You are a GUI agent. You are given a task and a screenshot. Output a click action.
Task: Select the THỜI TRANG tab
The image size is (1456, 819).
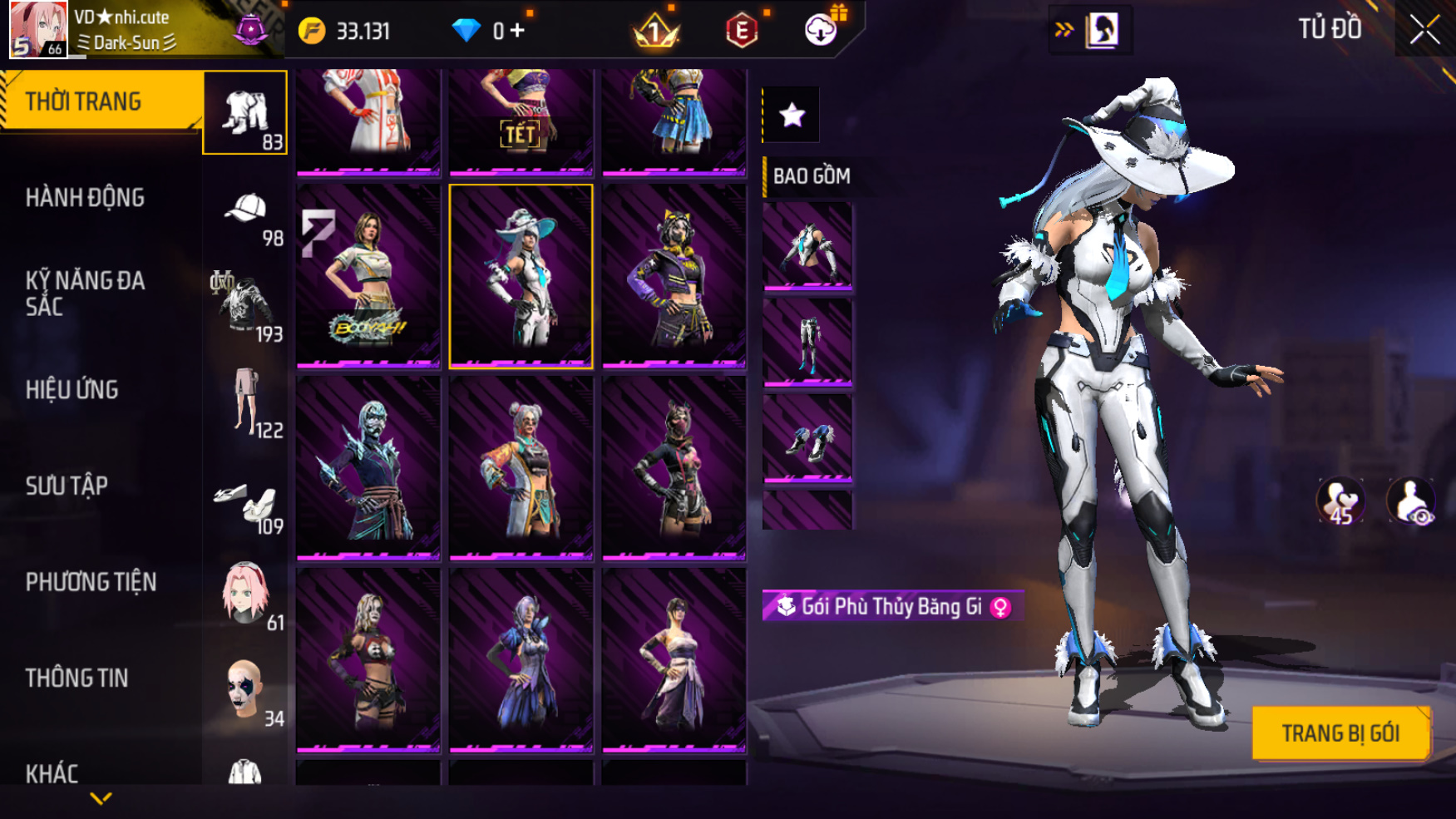point(83,101)
